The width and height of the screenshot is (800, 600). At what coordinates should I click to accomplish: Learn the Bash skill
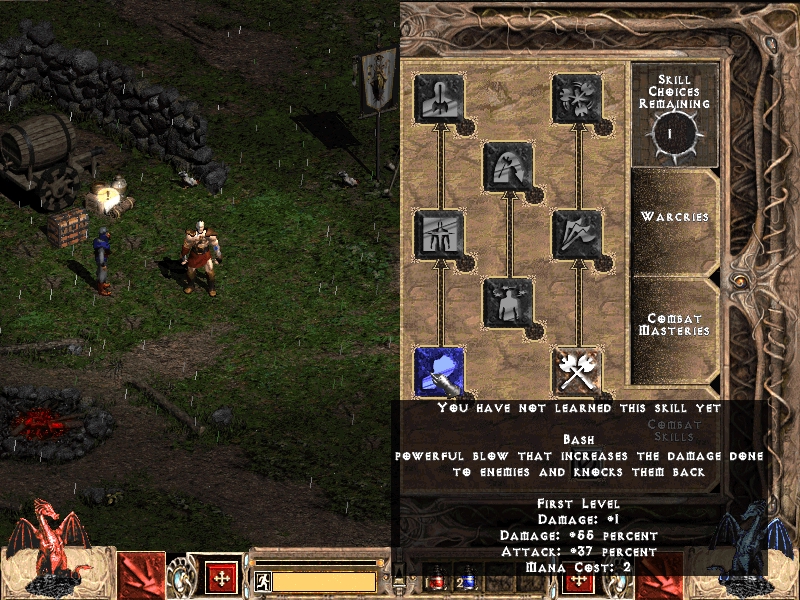(x=439, y=370)
